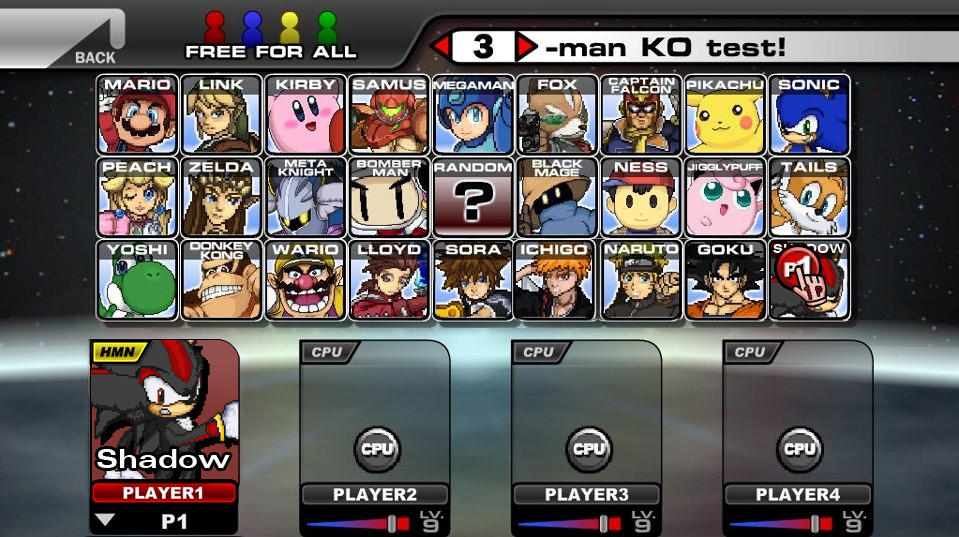Select Captain Falcon's portrait
The height and width of the screenshot is (537, 959).
click(641, 114)
